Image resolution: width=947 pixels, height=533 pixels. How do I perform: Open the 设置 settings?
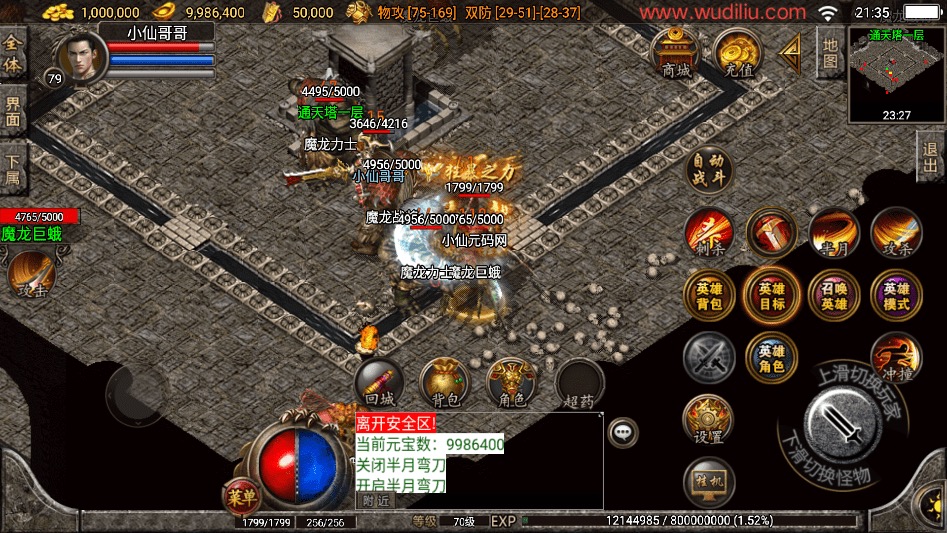pyautogui.click(x=708, y=420)
